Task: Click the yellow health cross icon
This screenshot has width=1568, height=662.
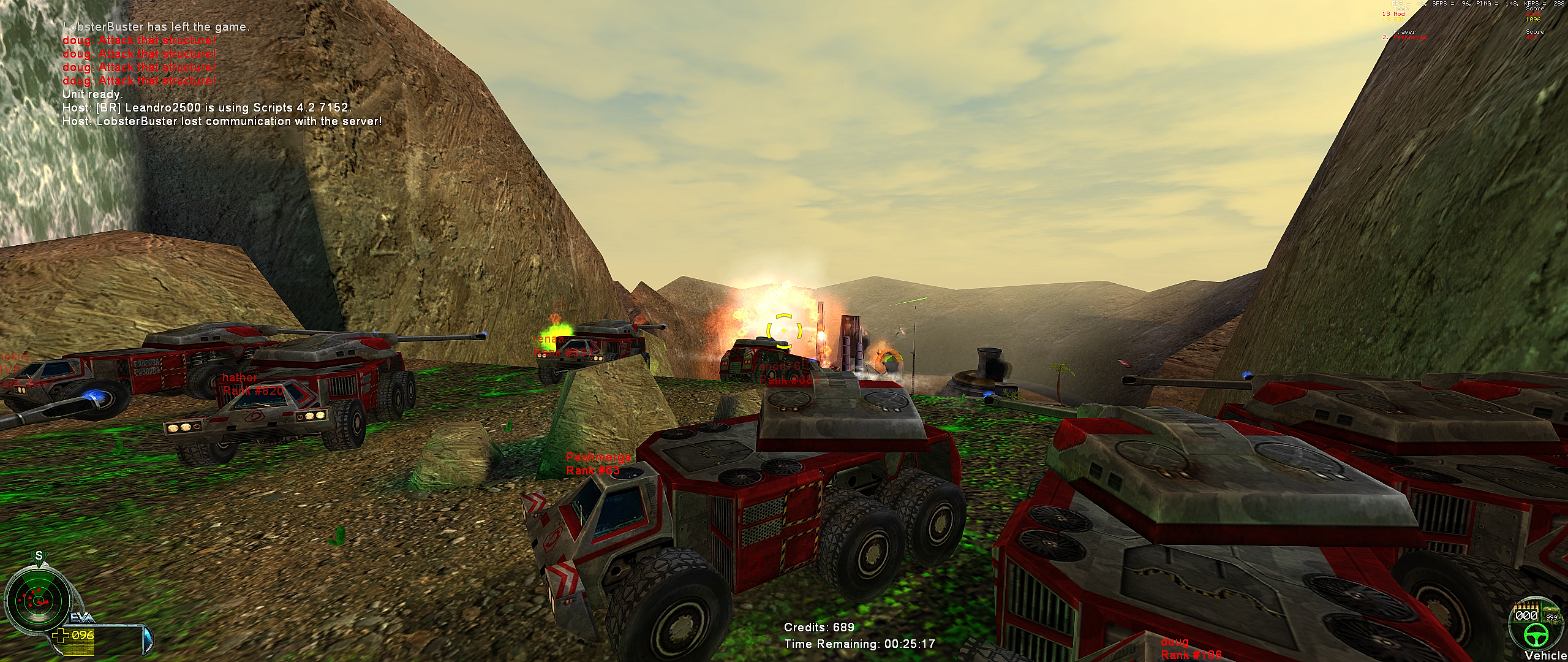Action: tap(61, 636)
